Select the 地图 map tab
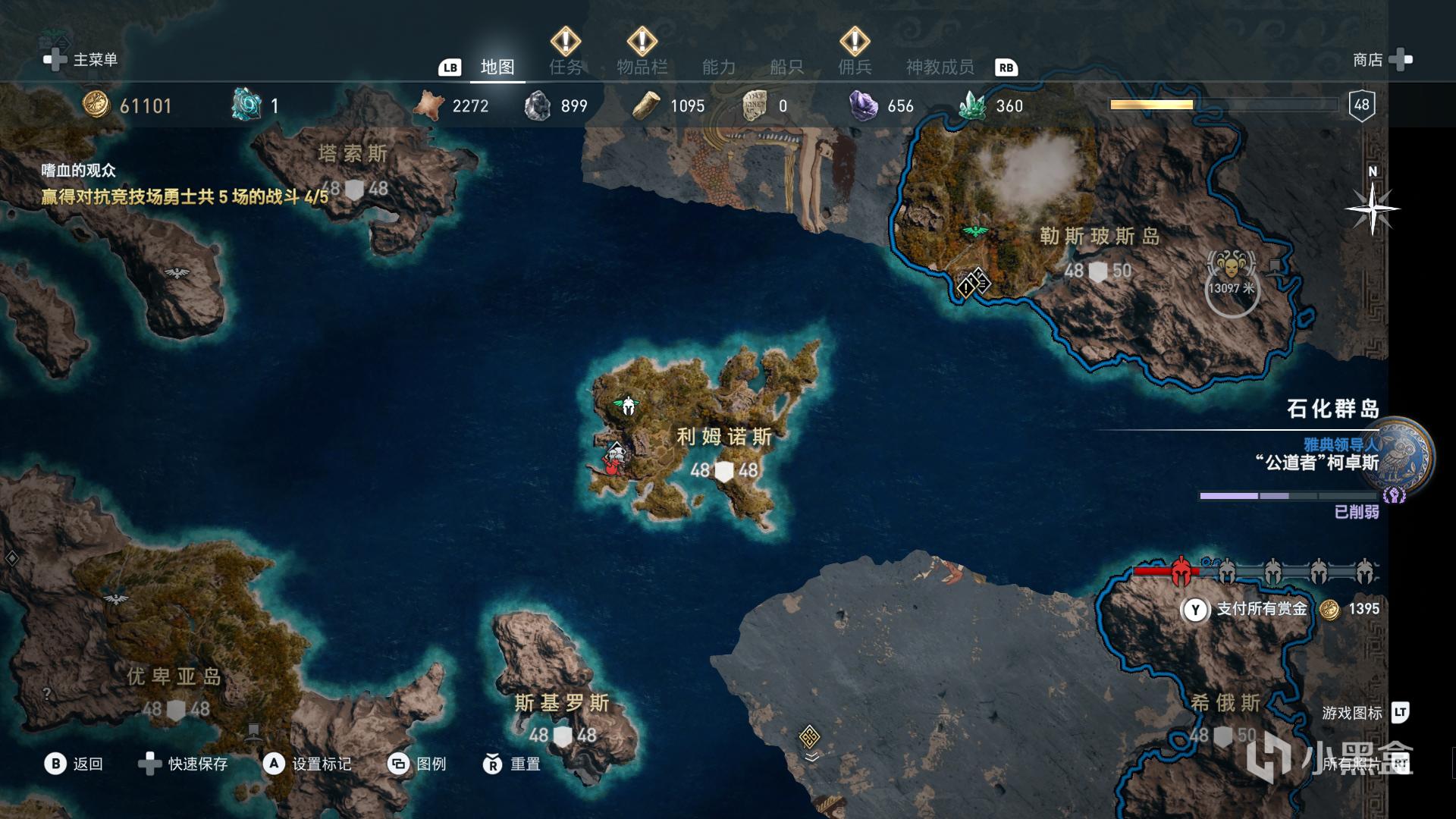The image size is (1456, 819). coord(497,67)
